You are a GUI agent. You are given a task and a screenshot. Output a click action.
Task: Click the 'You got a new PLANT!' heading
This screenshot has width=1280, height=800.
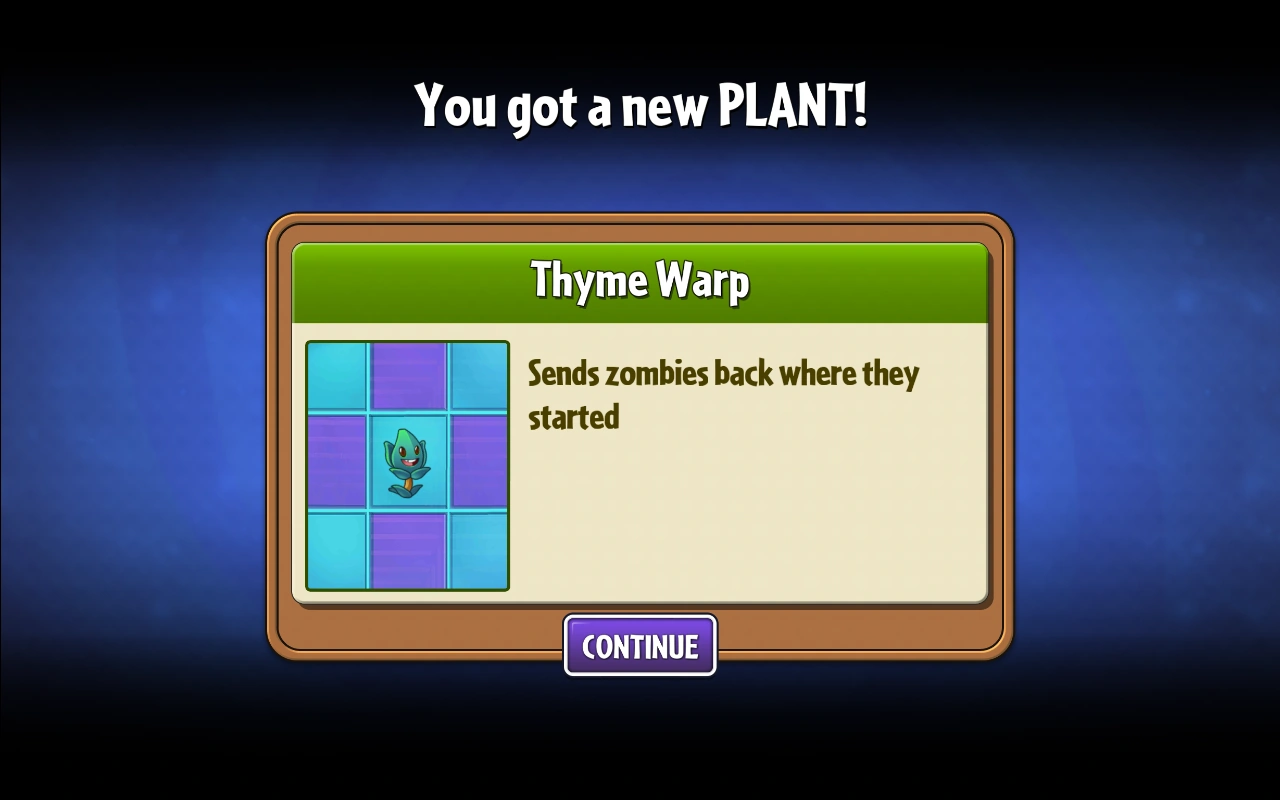coord(640,104)
